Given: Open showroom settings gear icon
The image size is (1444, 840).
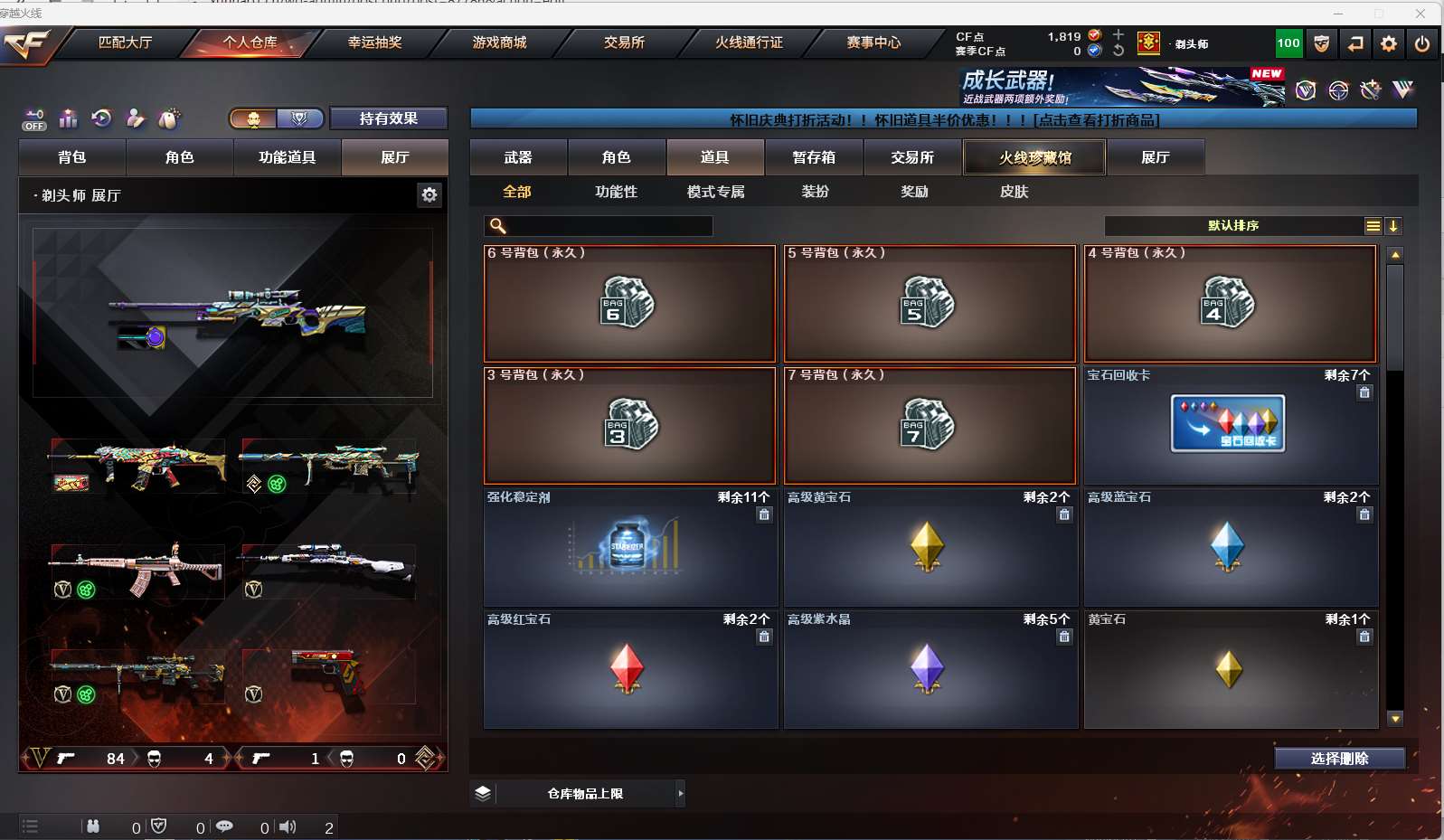Looking at the screenshot, I should point(429,194).
